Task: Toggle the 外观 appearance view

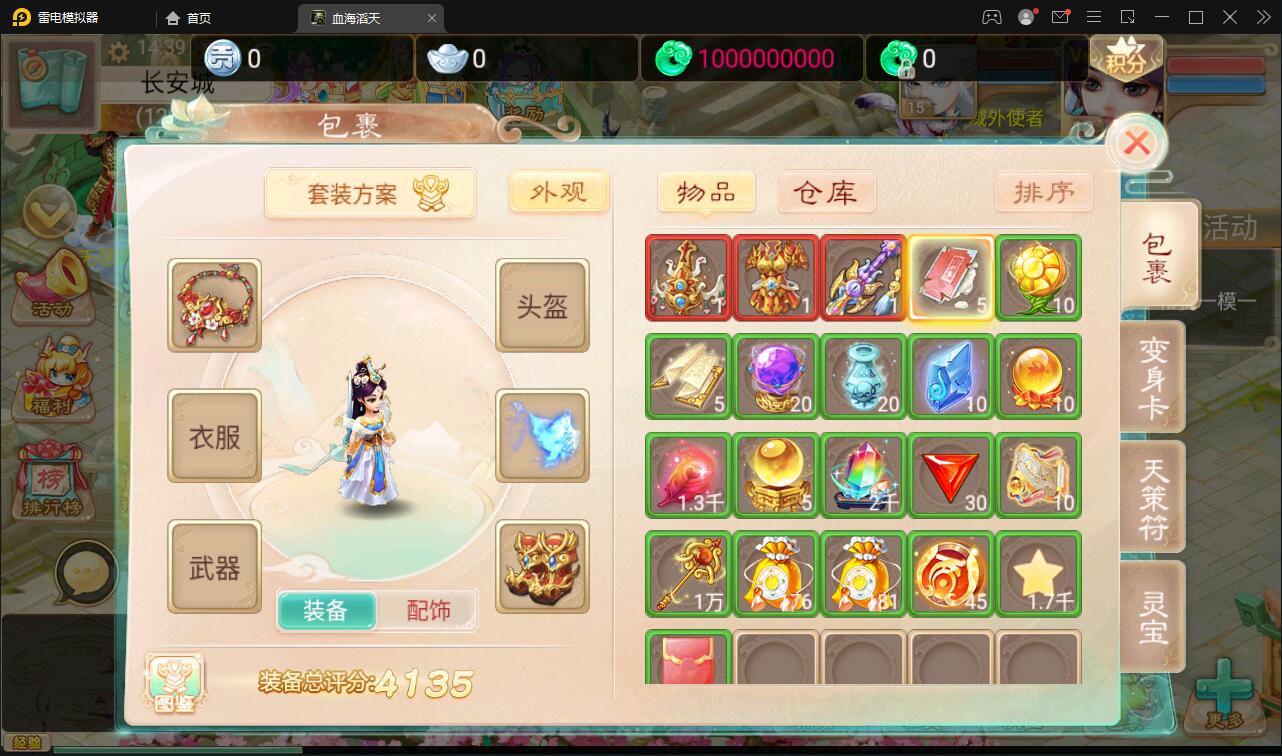Action: click(558, 192)
